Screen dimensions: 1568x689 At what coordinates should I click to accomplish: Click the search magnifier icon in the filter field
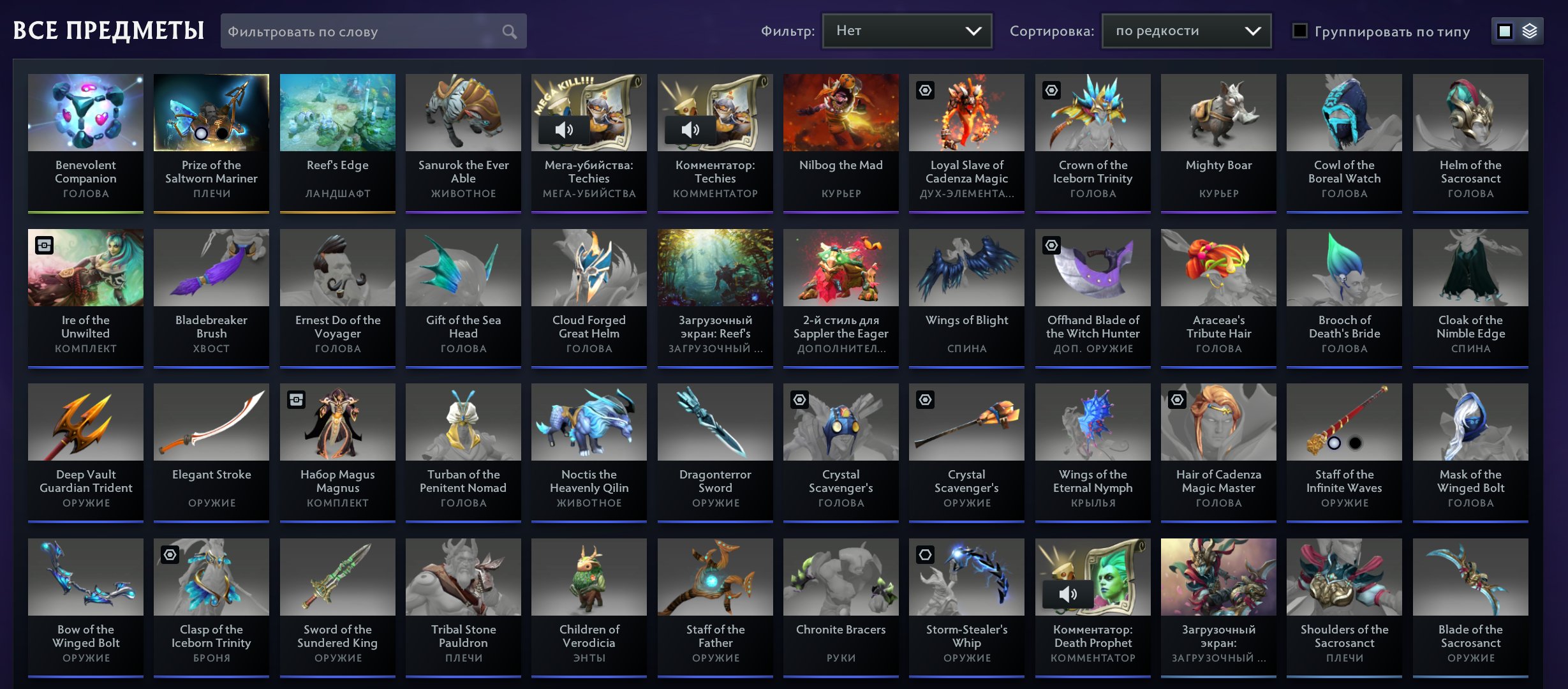click(508, 31)
